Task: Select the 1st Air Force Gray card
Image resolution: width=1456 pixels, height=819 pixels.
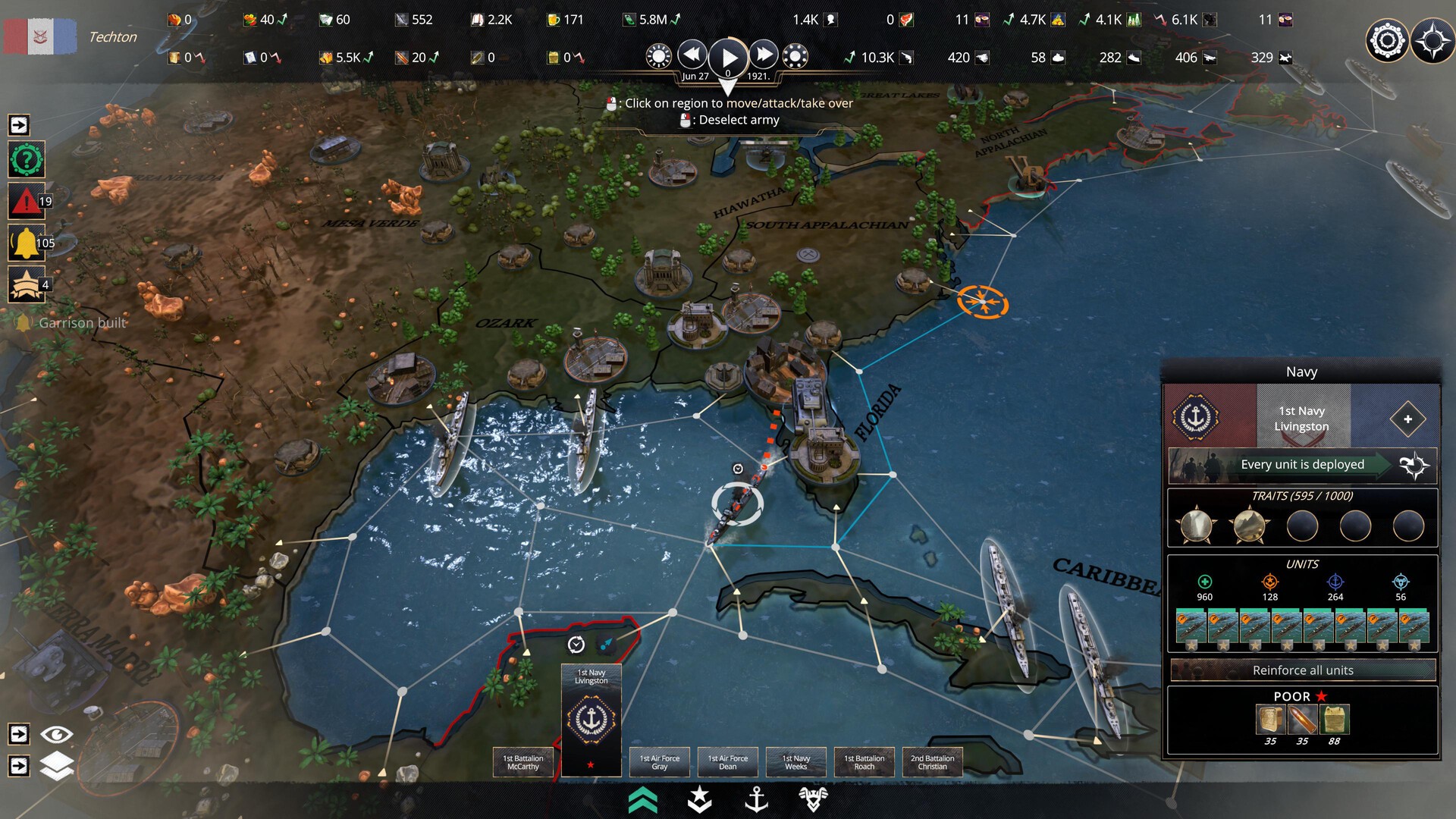Action: [x=660, y=761]
